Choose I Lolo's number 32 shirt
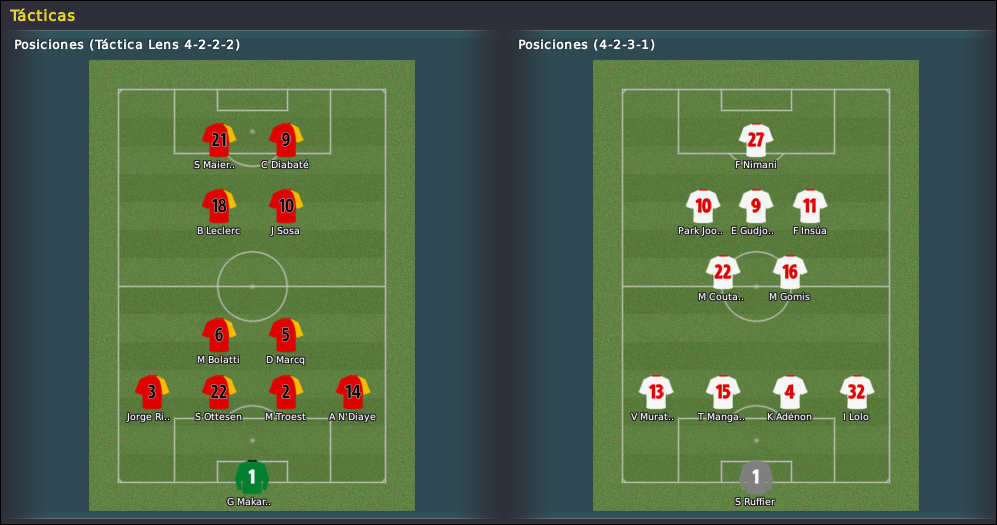This screenshot has height=525, width=997. [856, 392]
